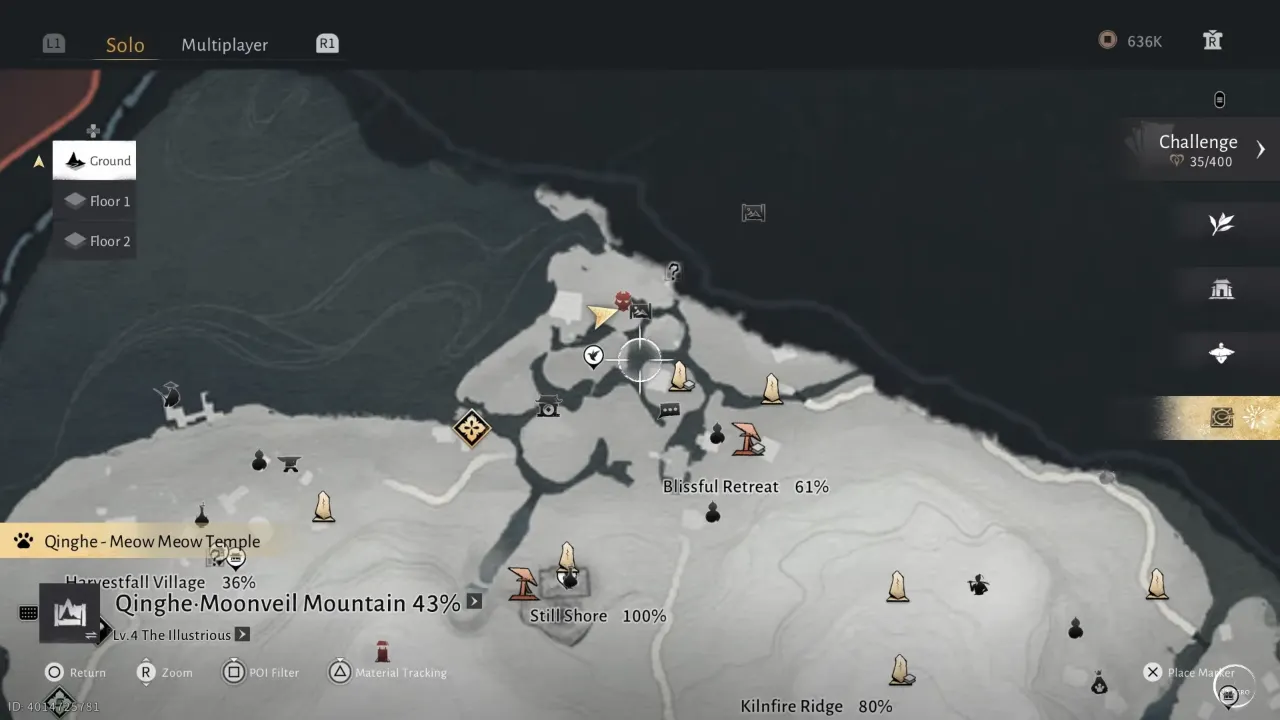Select the blacksmith anvil marker on the map
This screenshot has height=720, width=1280.
click(288, 463)
